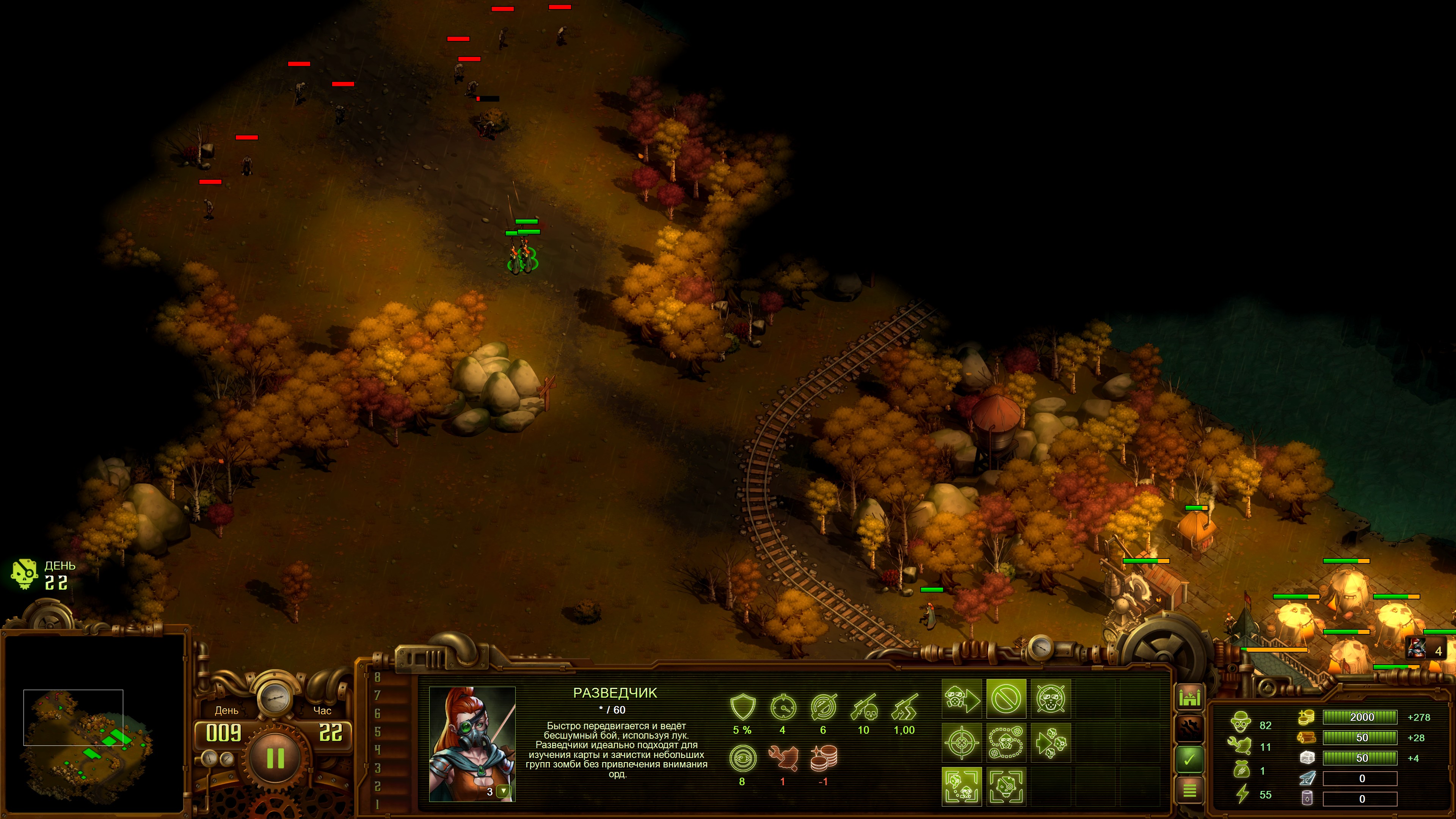Open the colony buildings menu button
Viewport: 1456px width, 819px height.
(x=1189, y=698)
